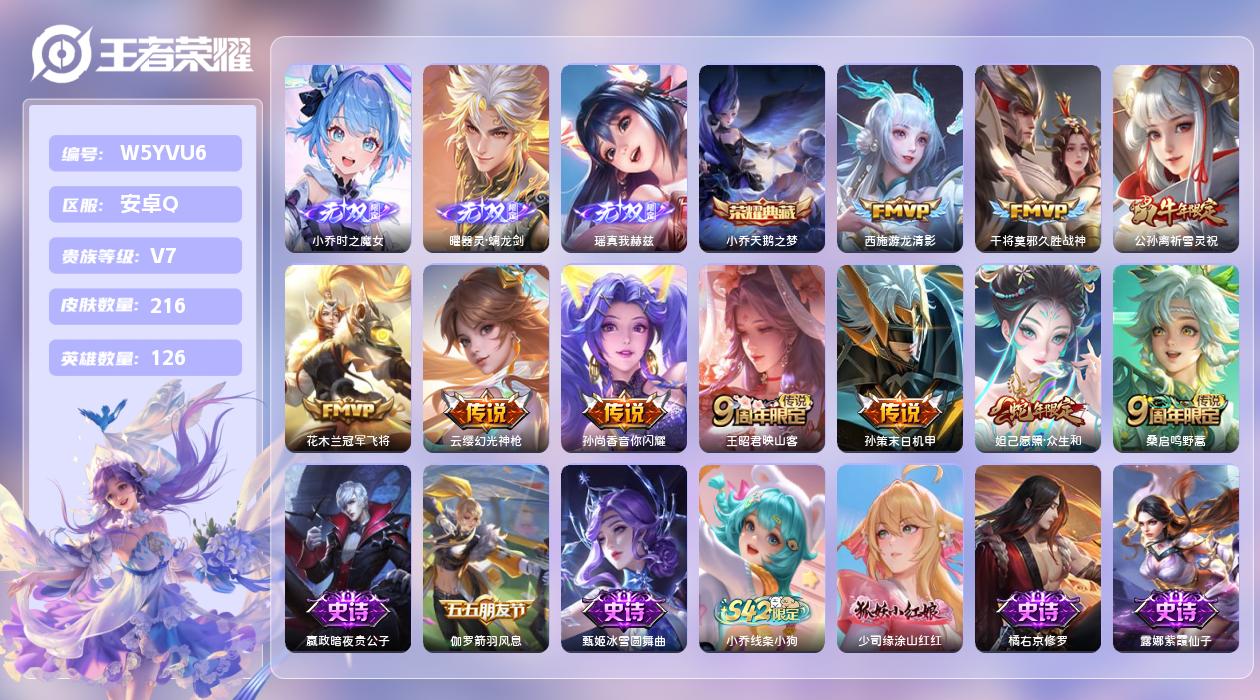This screenshot has height=700, width=1260.
Task: Choose the 孙尚香音你闪耀 skin card
Action: tap(624, 358)
